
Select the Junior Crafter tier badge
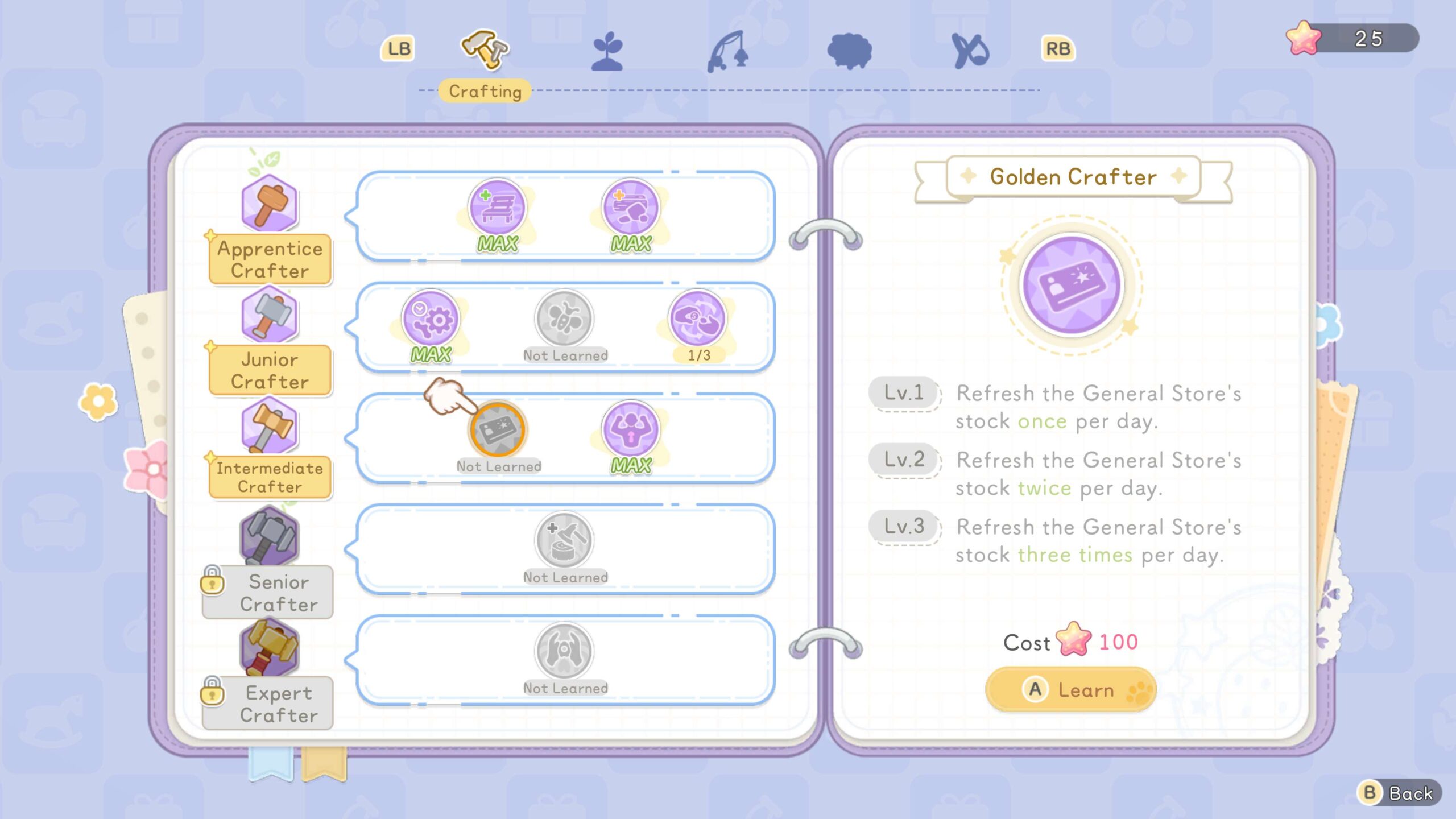tap(270, 370)
